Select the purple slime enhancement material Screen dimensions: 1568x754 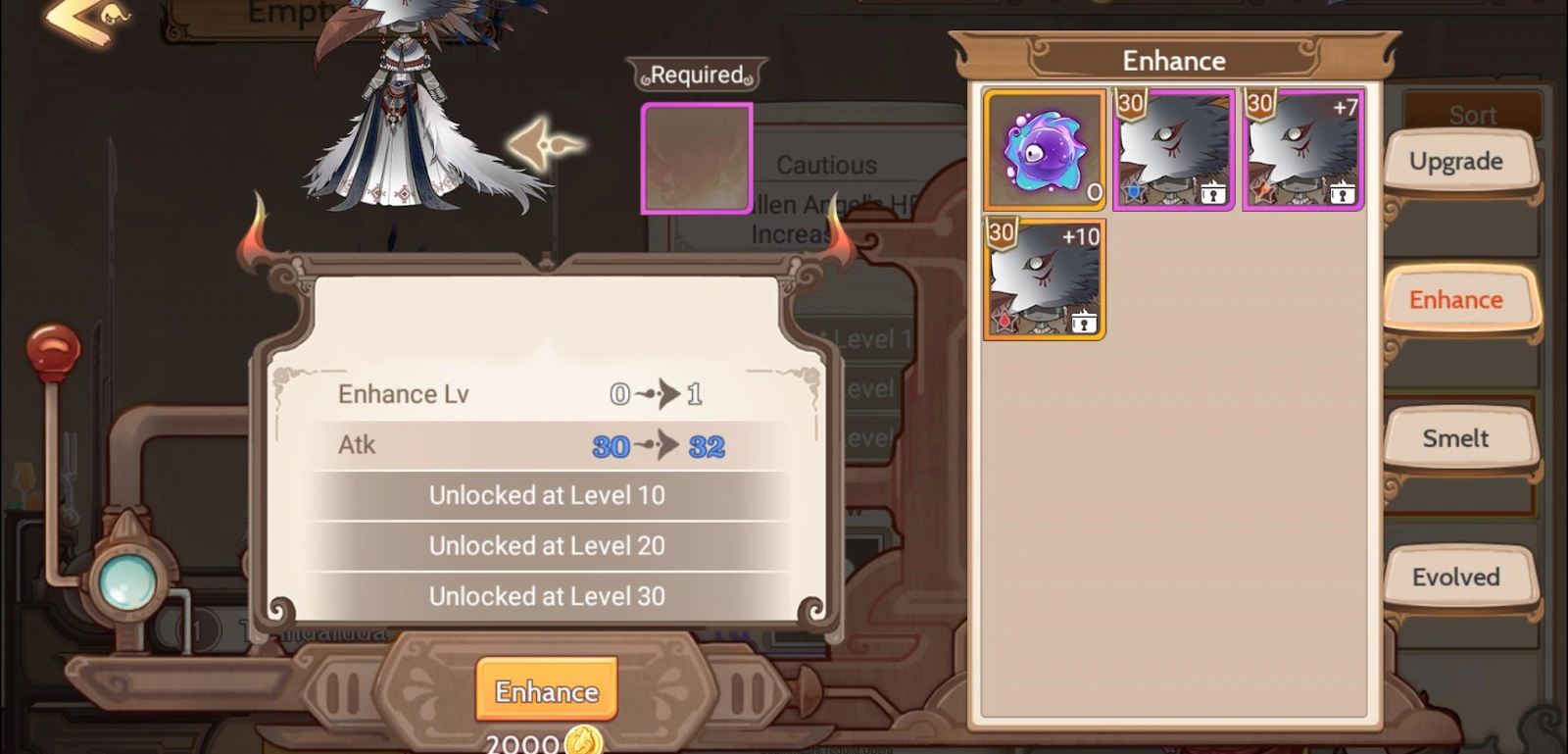[x=1044, y=148]
